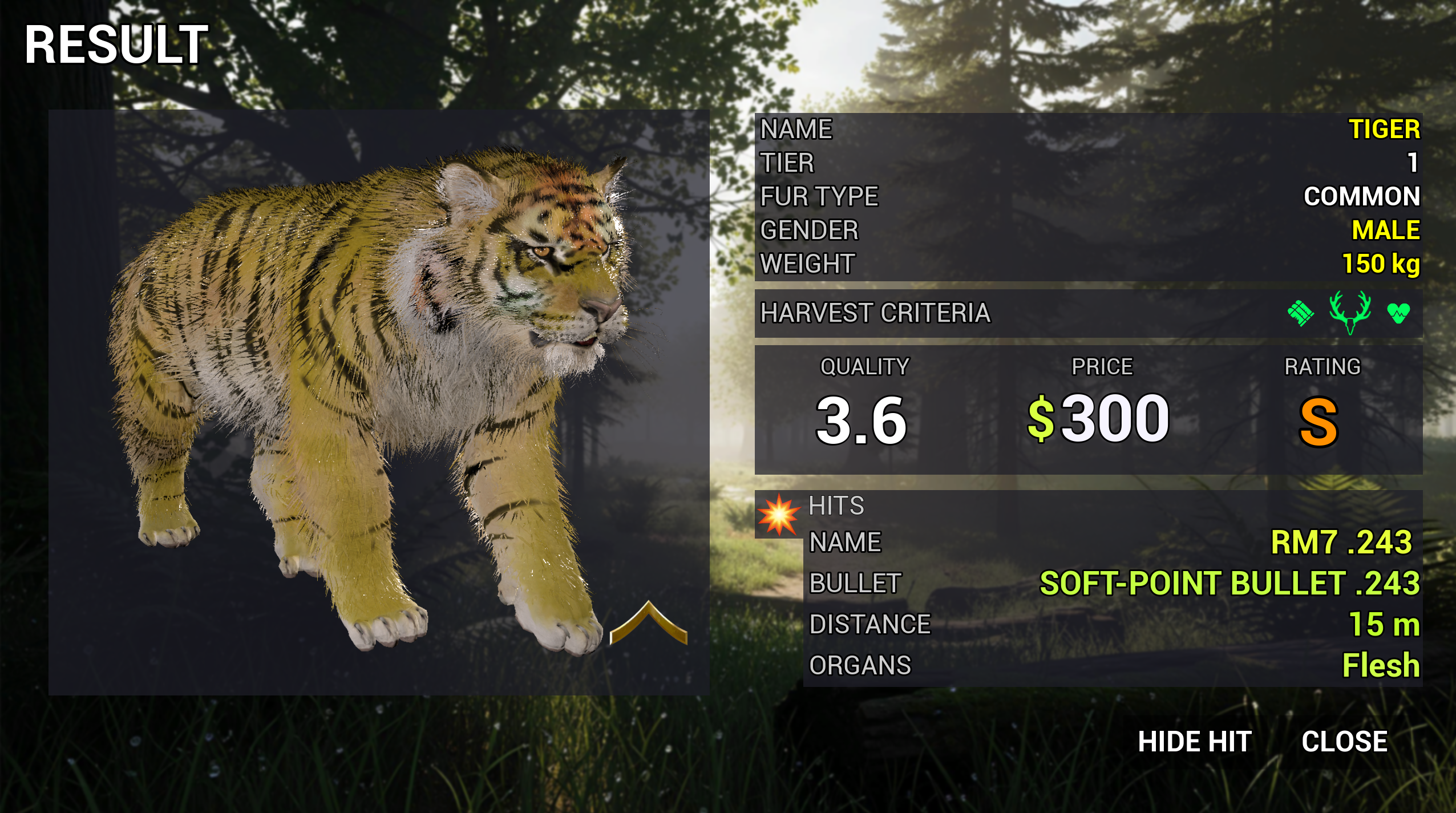The width and height of the screenshot is (1456, 813).
Task: Select the explosion hit marker icon
Action: [x=778, y=515]
